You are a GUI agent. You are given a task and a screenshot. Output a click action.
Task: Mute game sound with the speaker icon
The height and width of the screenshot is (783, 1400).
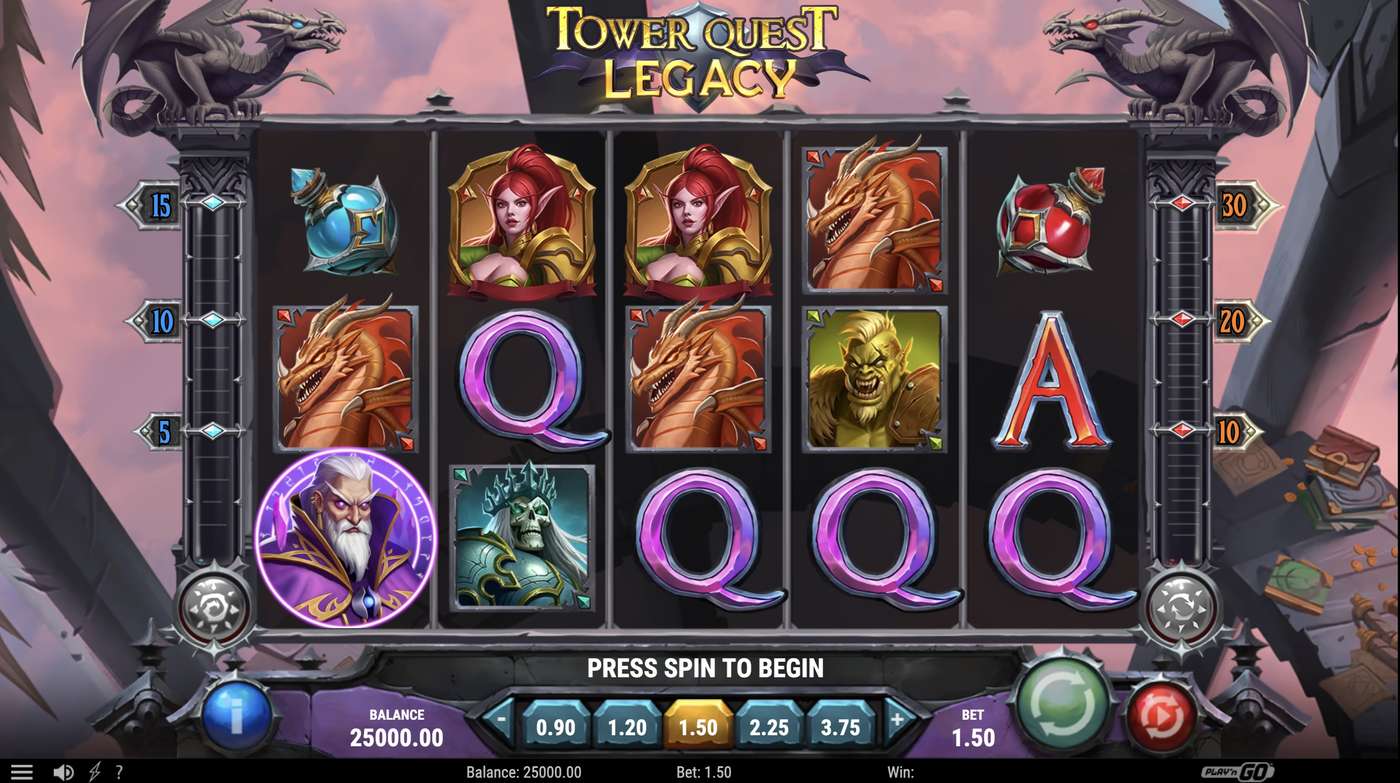(x=65, y=770)
